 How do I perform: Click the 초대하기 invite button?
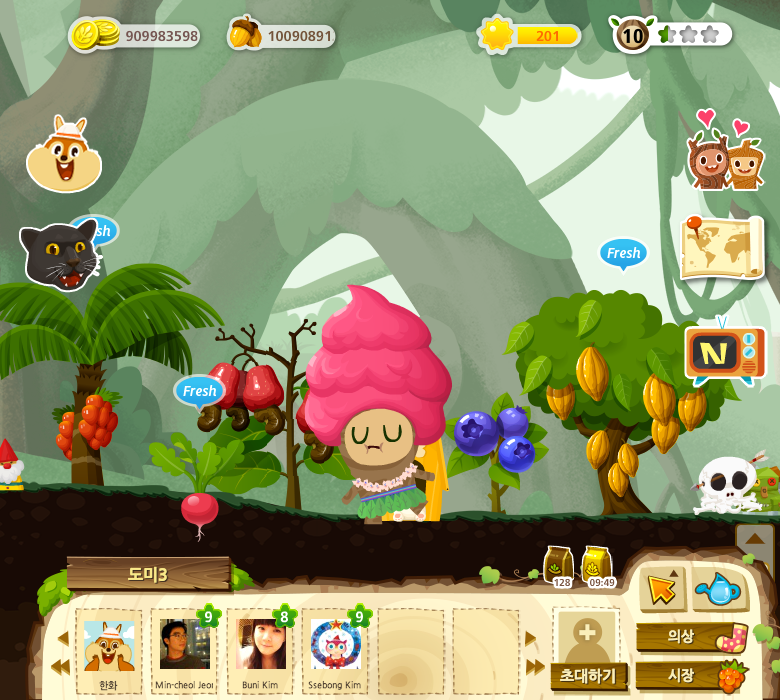[x=588, y=675]
